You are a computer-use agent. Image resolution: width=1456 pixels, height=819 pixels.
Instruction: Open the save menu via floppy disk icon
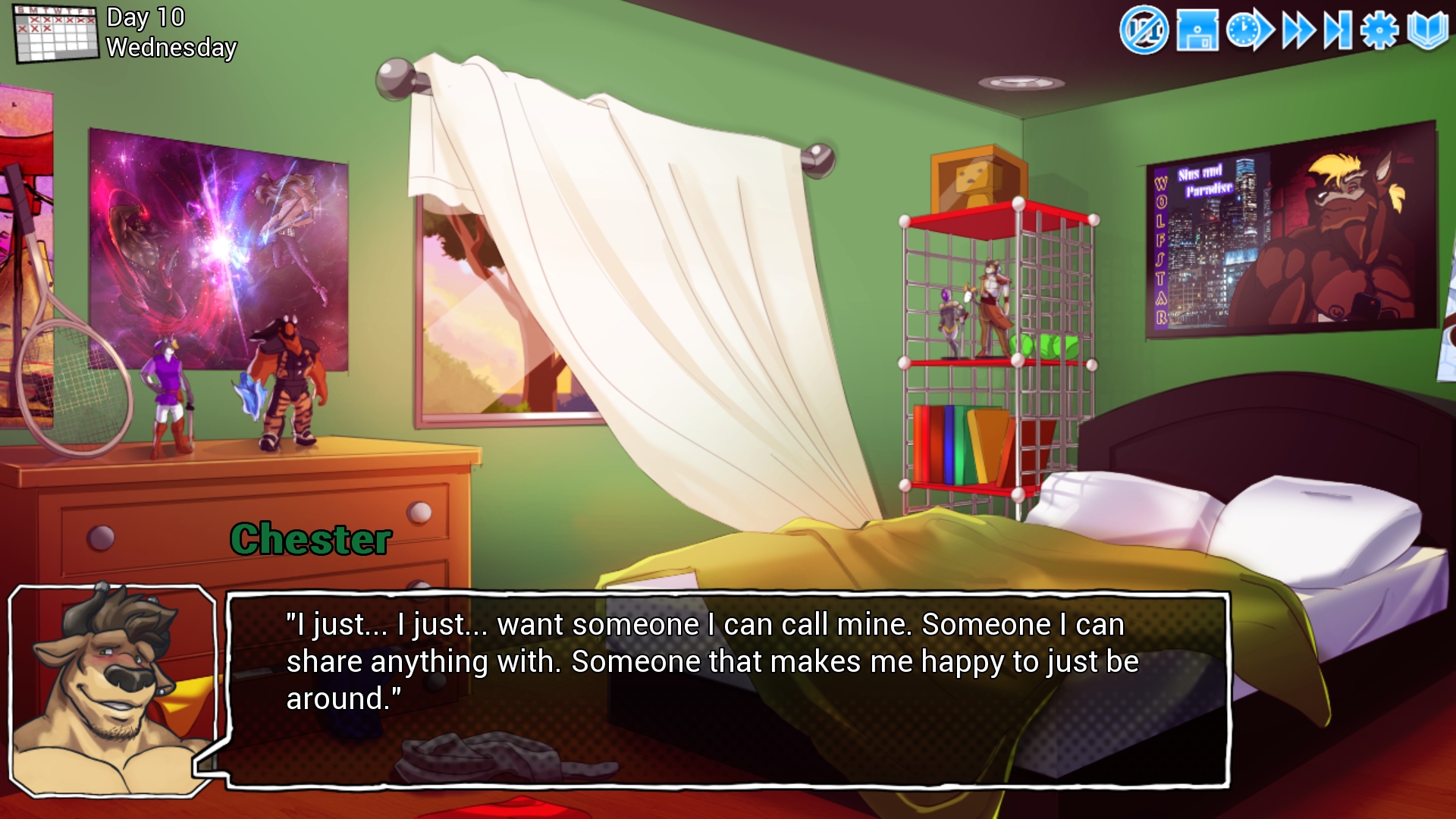1197,31
